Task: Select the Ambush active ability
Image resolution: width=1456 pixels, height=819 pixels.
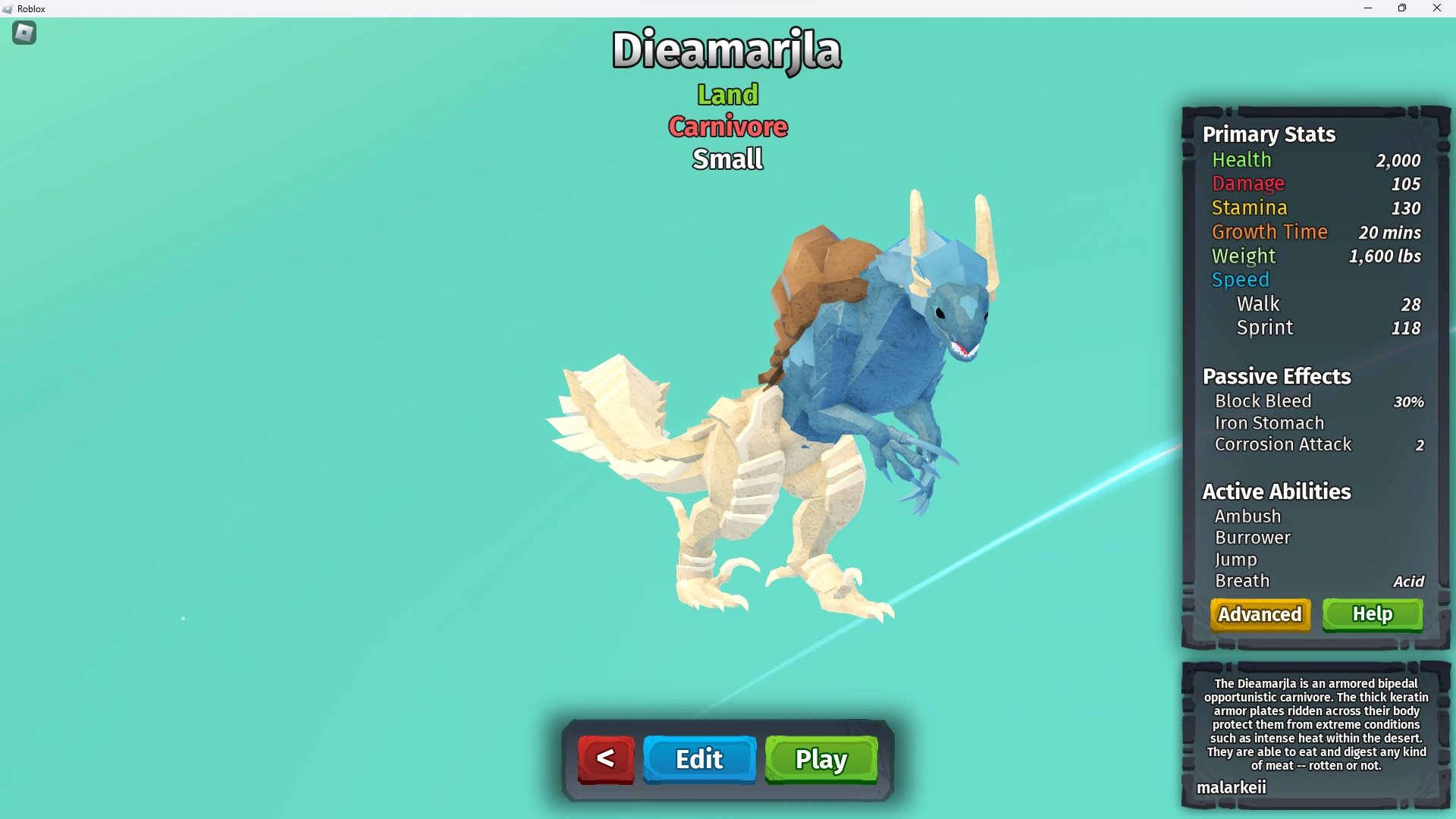Action: click(x=1248, y=516)
